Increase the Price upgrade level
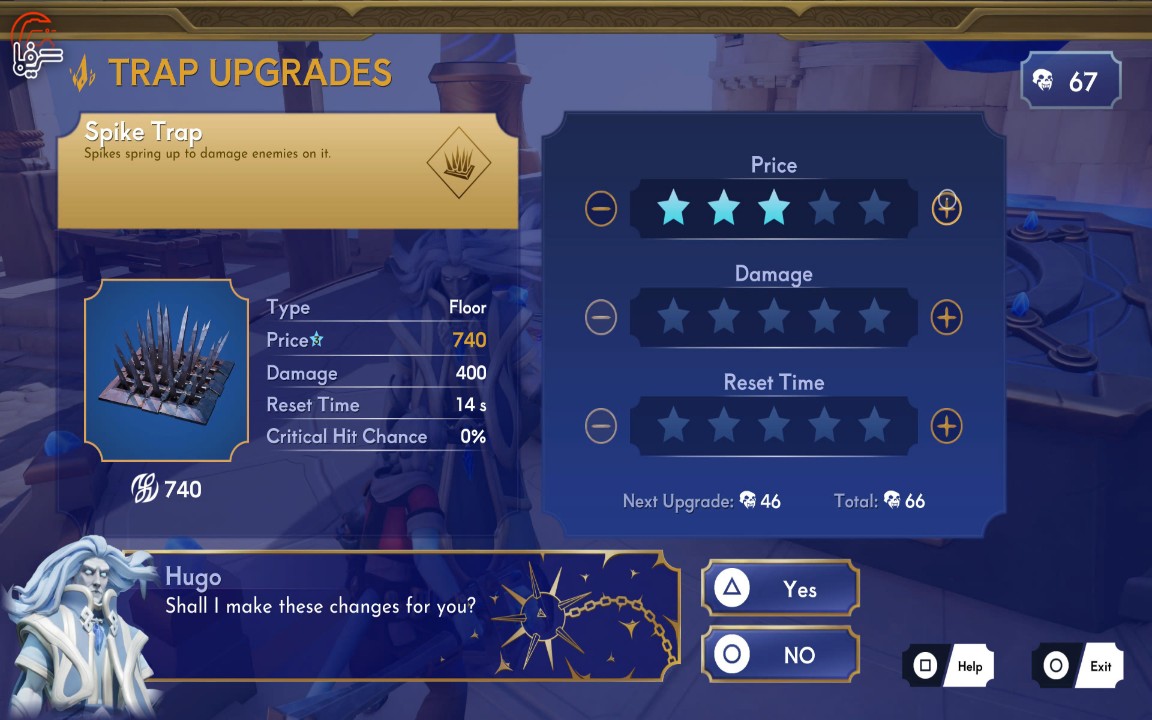1152x720 pixels. (946, 209)
